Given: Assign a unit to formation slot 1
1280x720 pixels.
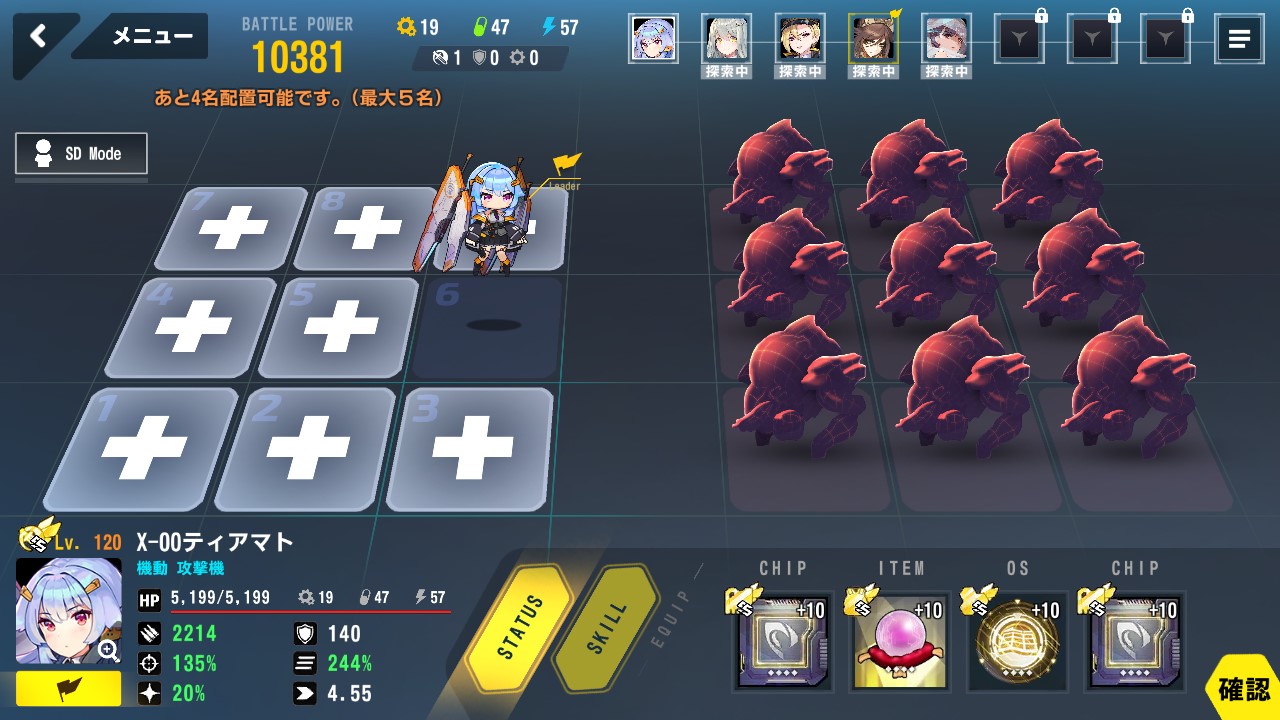Looking at the screenshot, I should [143, 449].
